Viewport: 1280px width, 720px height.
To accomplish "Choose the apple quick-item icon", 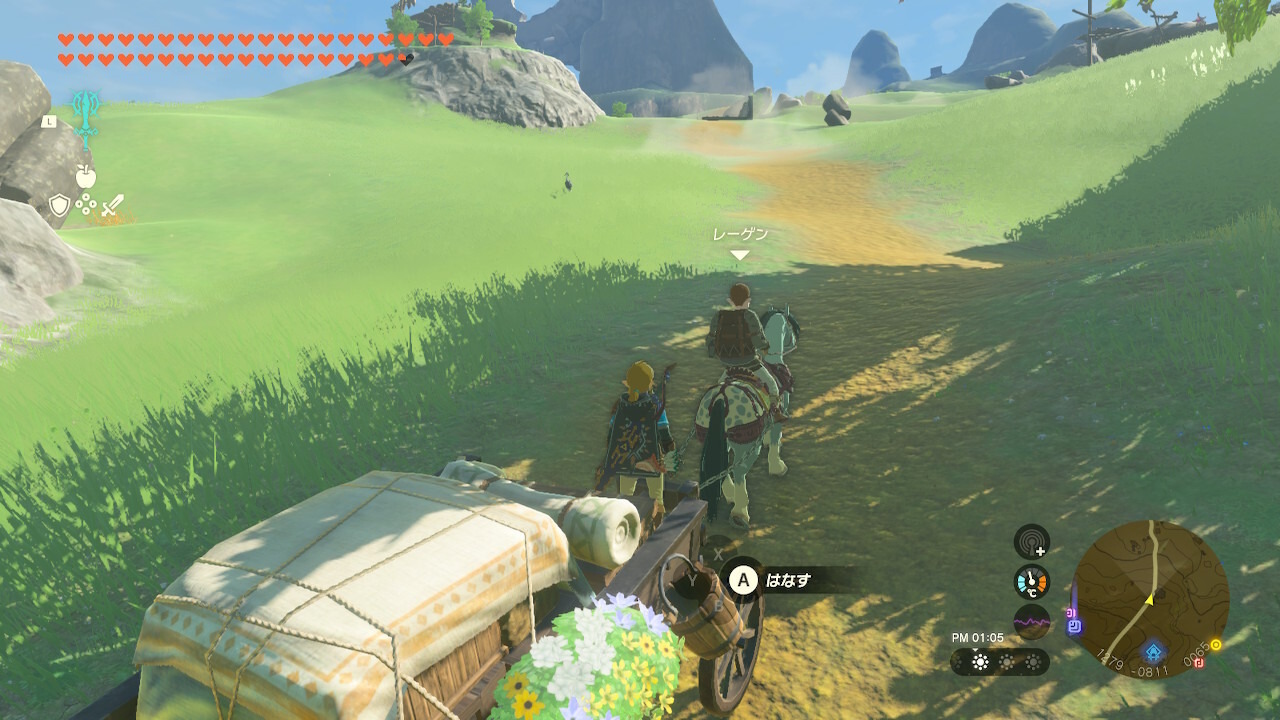I will 86,177.
